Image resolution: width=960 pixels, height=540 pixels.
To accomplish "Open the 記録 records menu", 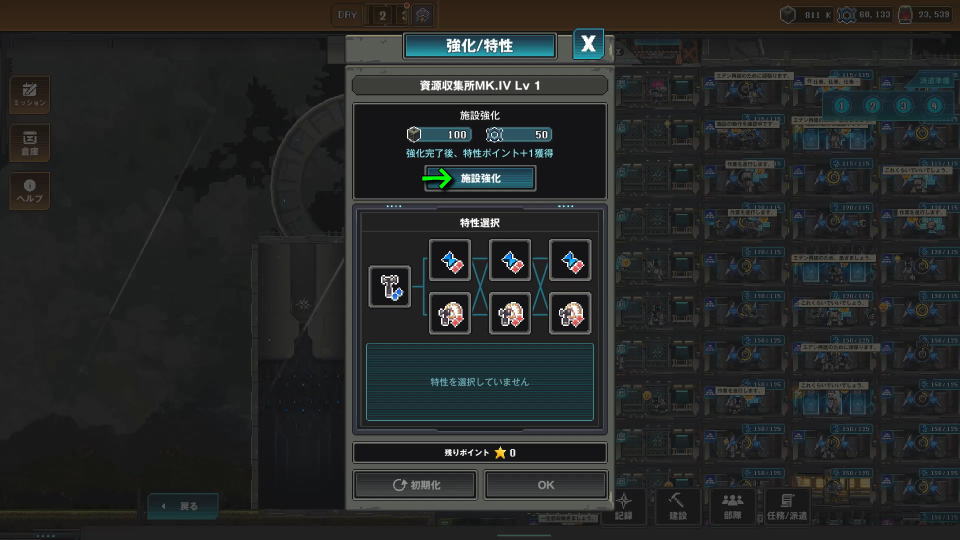I will tap(624, 505).
